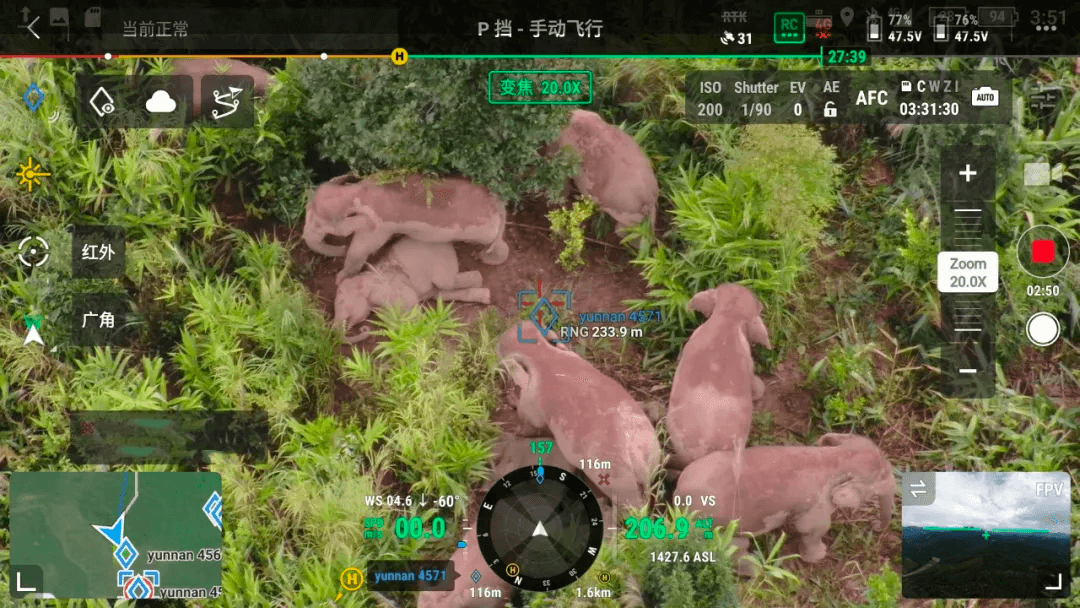Open the camera settings sliders icon
The width and height of the screenshot is (1080, 608).
pyautogui.click(x=1043, y=100)
